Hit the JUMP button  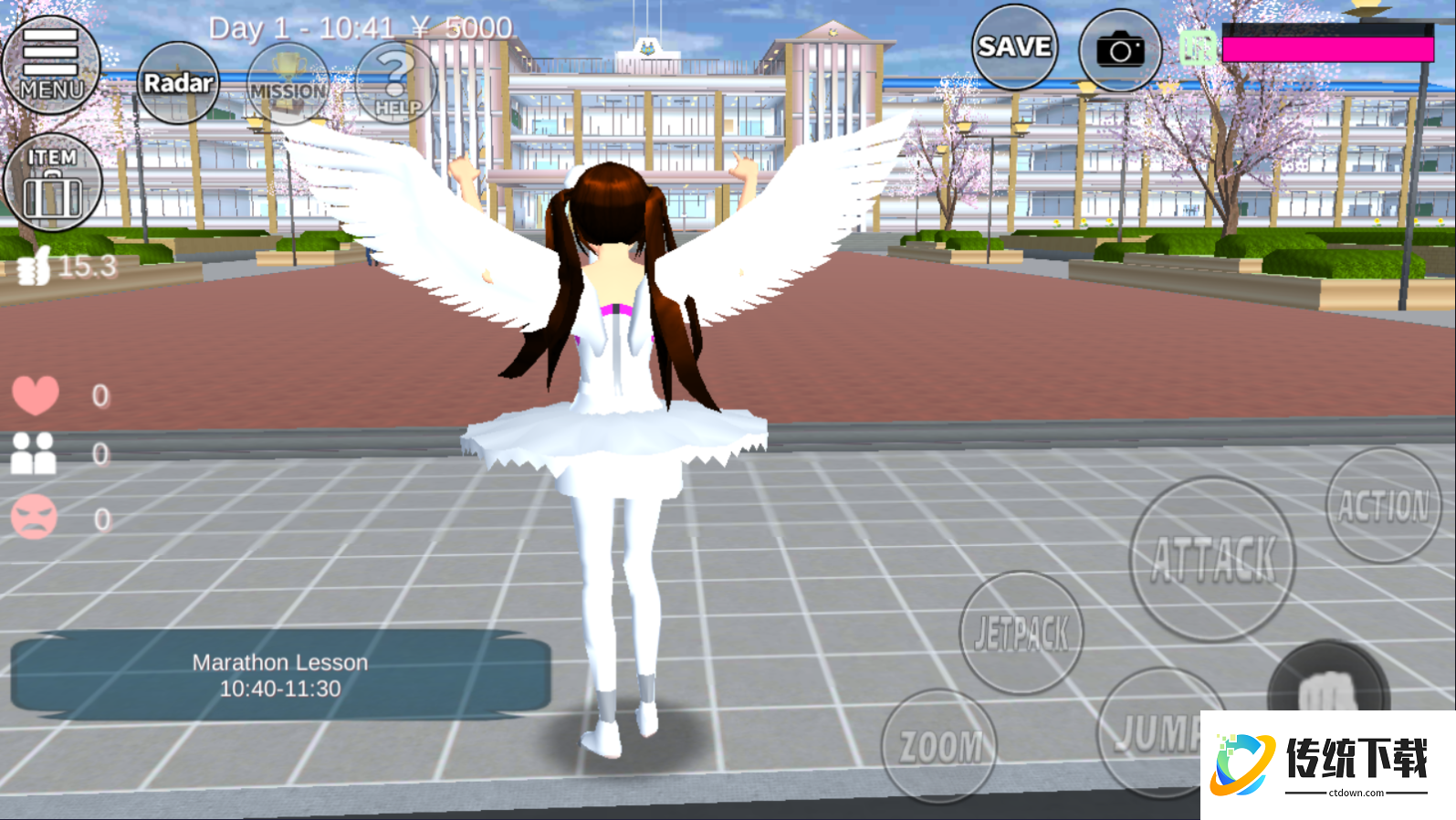coord(1152,731)
